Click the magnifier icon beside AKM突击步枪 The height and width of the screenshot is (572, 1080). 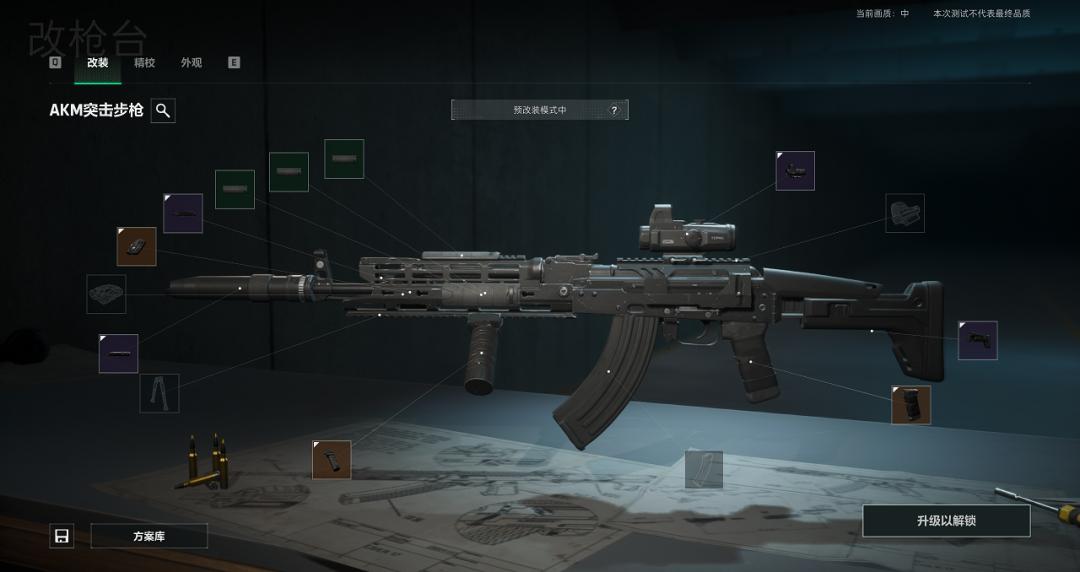[163, 111]
